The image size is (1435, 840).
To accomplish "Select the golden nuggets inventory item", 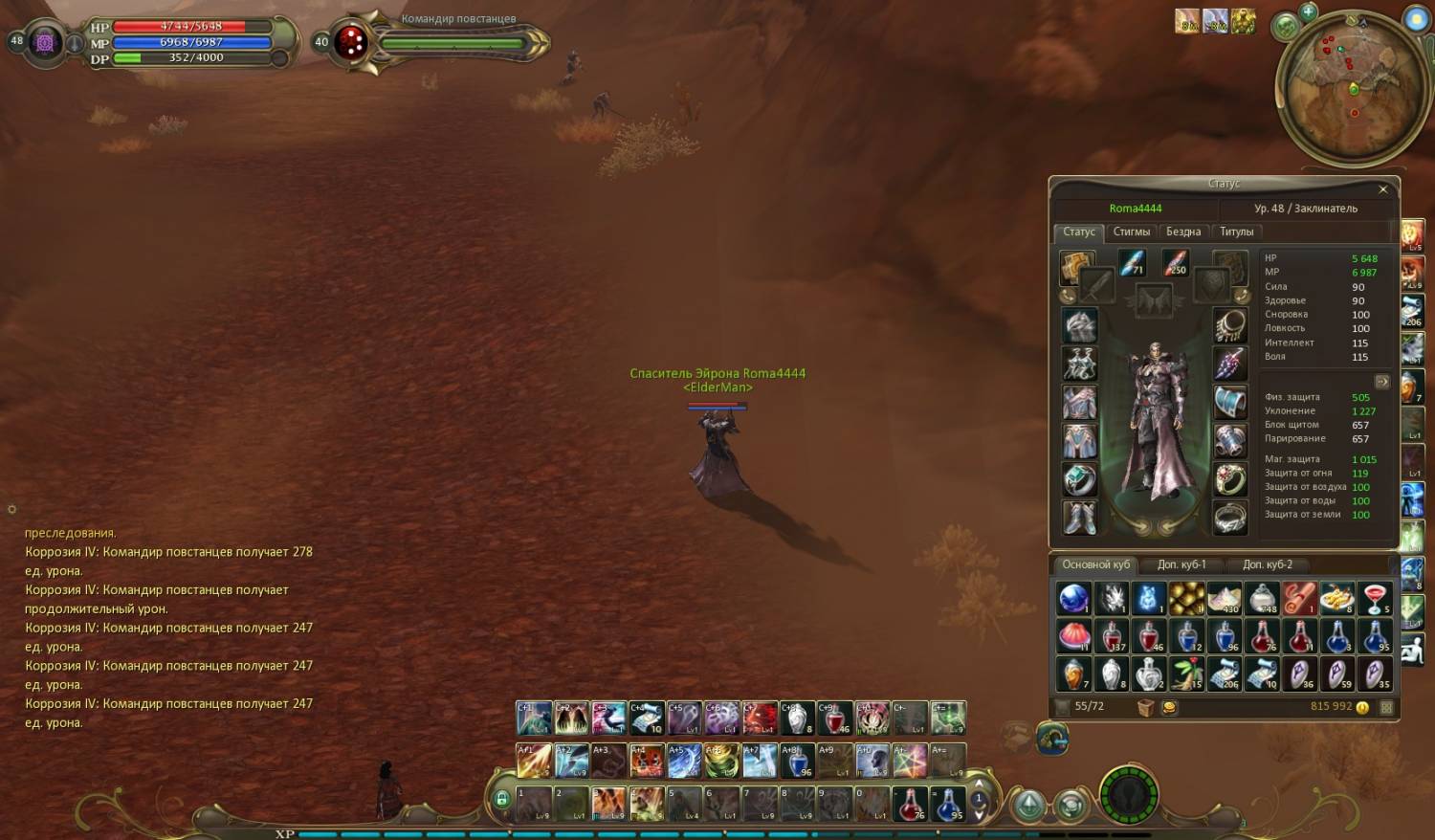I will click(1186, 599).
